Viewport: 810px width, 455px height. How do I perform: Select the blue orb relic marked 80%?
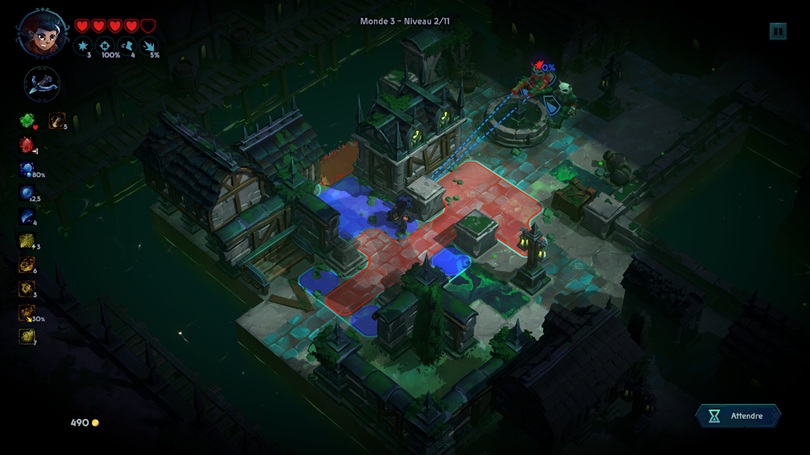click(27, 169)
